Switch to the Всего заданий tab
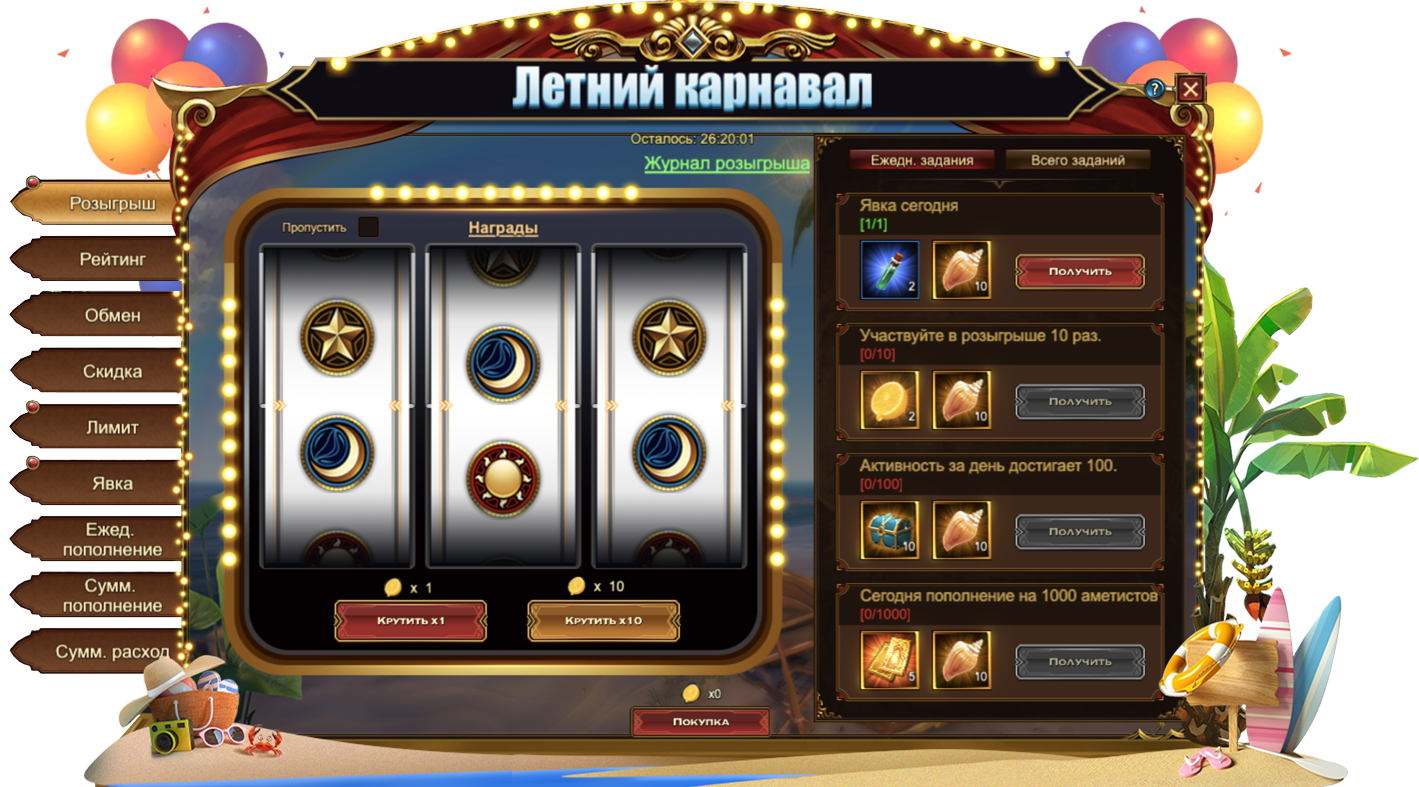This screenshot has height=787, width=1419. click(1077, 160)
